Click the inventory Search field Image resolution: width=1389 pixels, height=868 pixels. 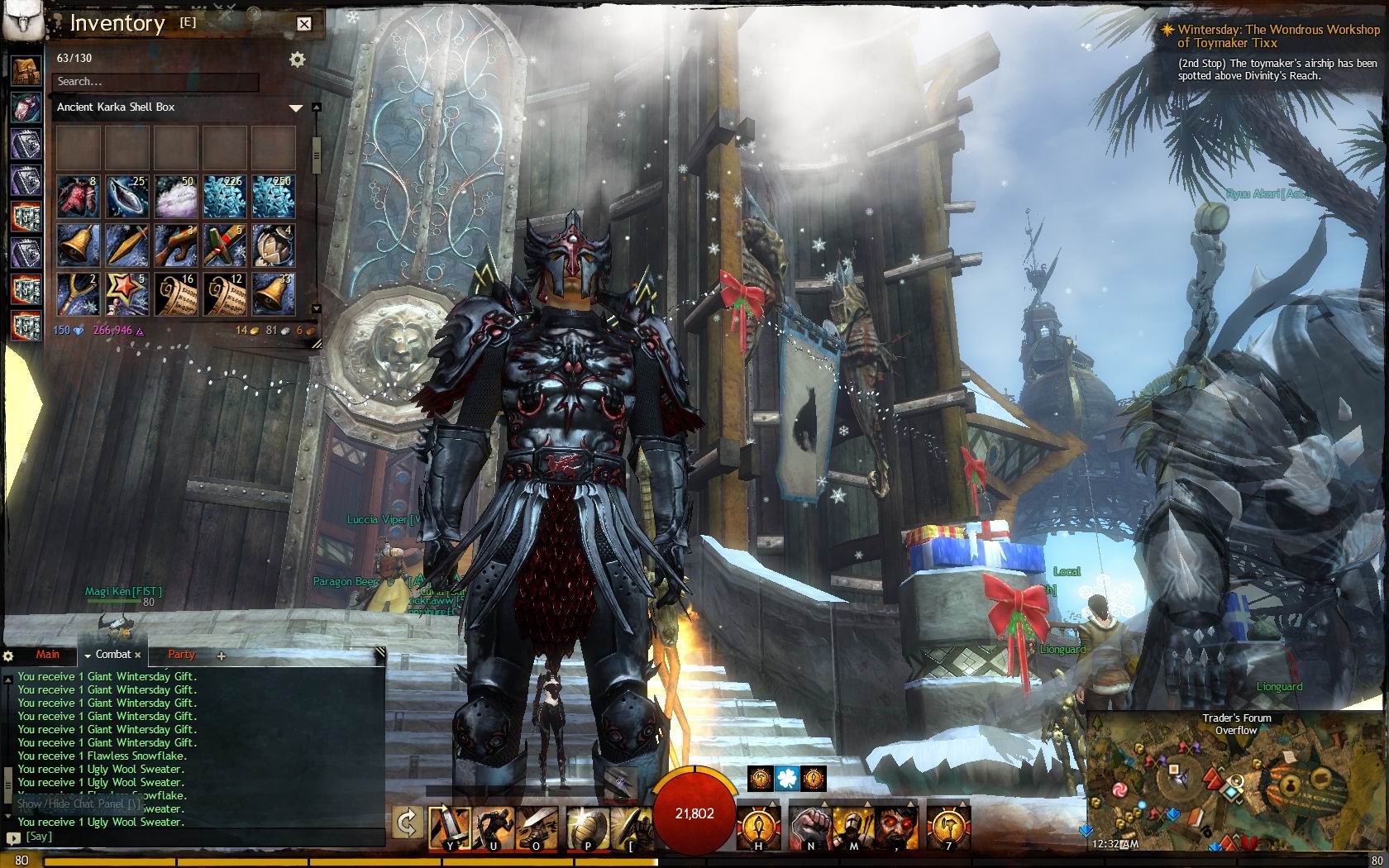[155, 82]
